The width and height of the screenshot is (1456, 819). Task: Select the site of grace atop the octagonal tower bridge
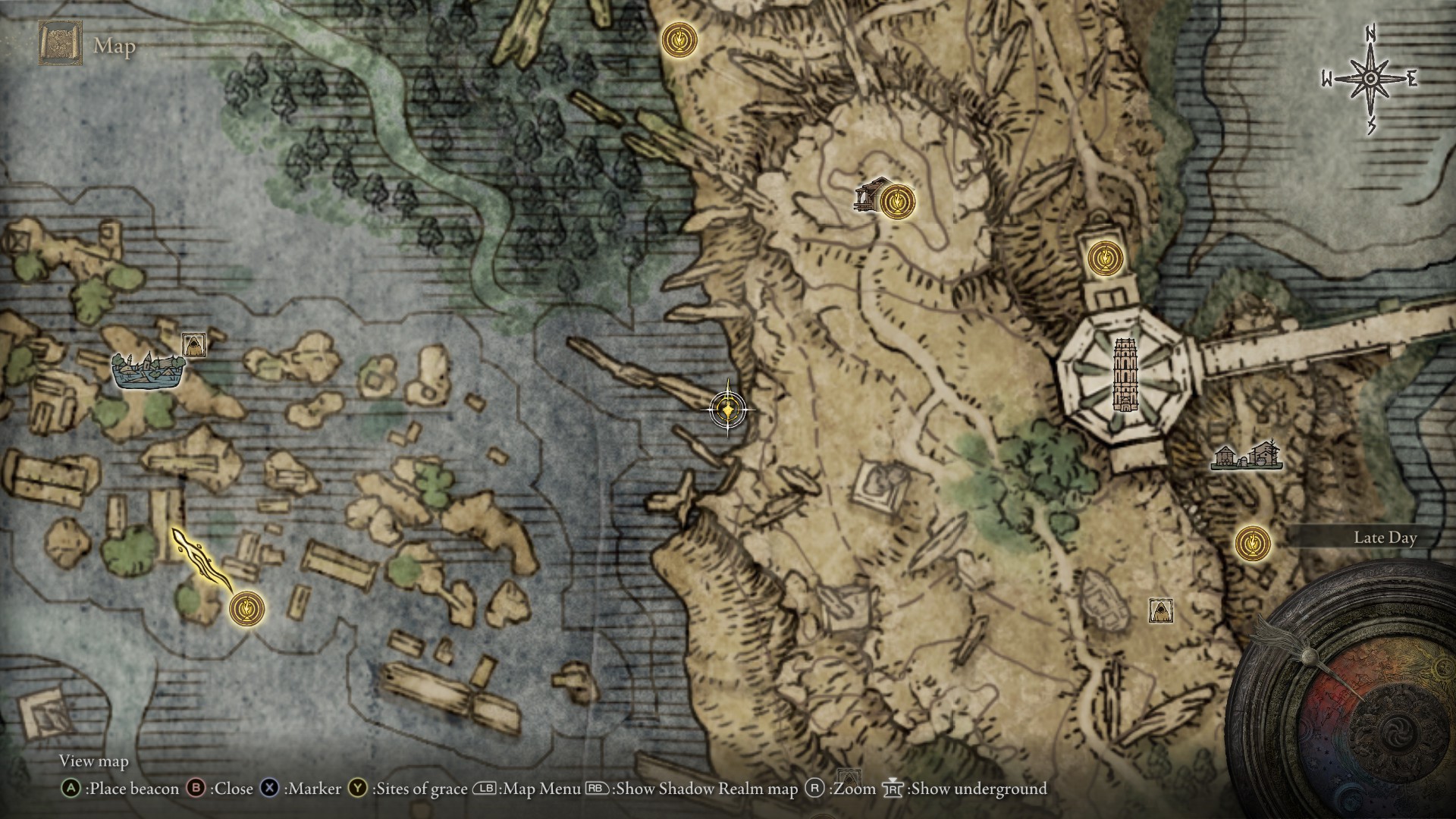(x=1103, y=257)
